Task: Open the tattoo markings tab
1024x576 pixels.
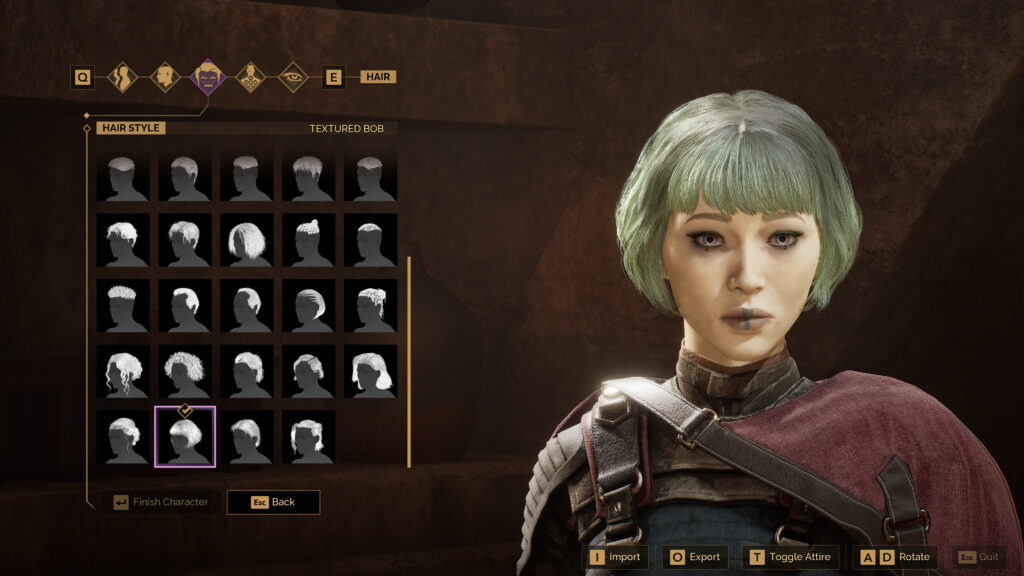Action: pyautogui.click(x=250, y=77)
